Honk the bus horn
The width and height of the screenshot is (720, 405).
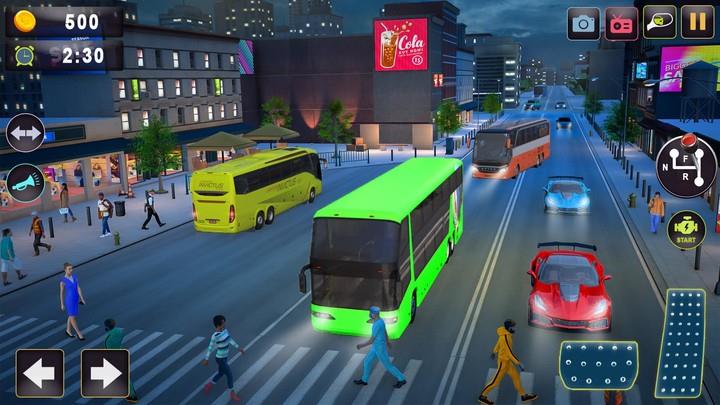coord(25,183)
